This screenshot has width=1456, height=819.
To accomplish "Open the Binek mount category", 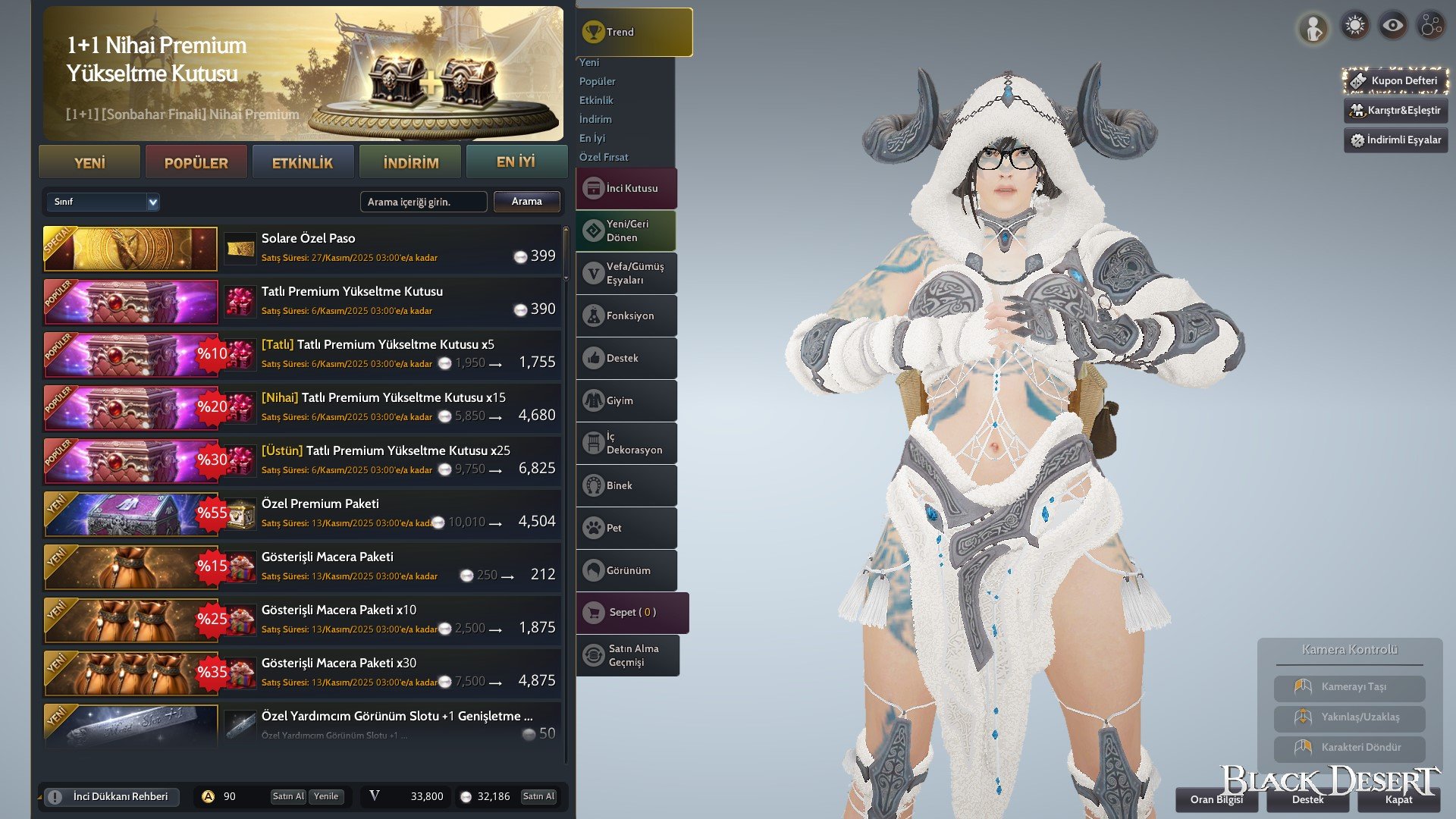I will (626, 485).
